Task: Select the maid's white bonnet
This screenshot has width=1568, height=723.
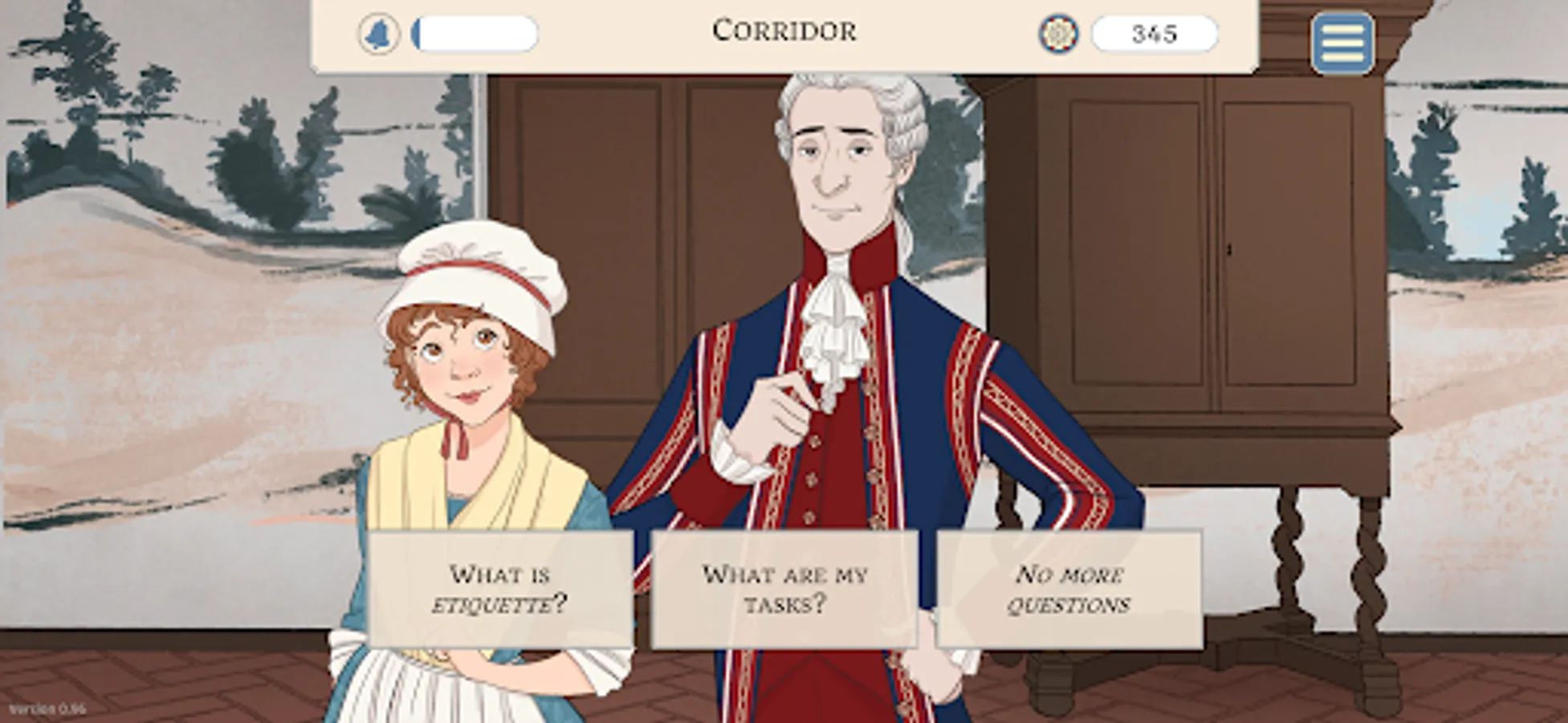Action: pos(474,265)
